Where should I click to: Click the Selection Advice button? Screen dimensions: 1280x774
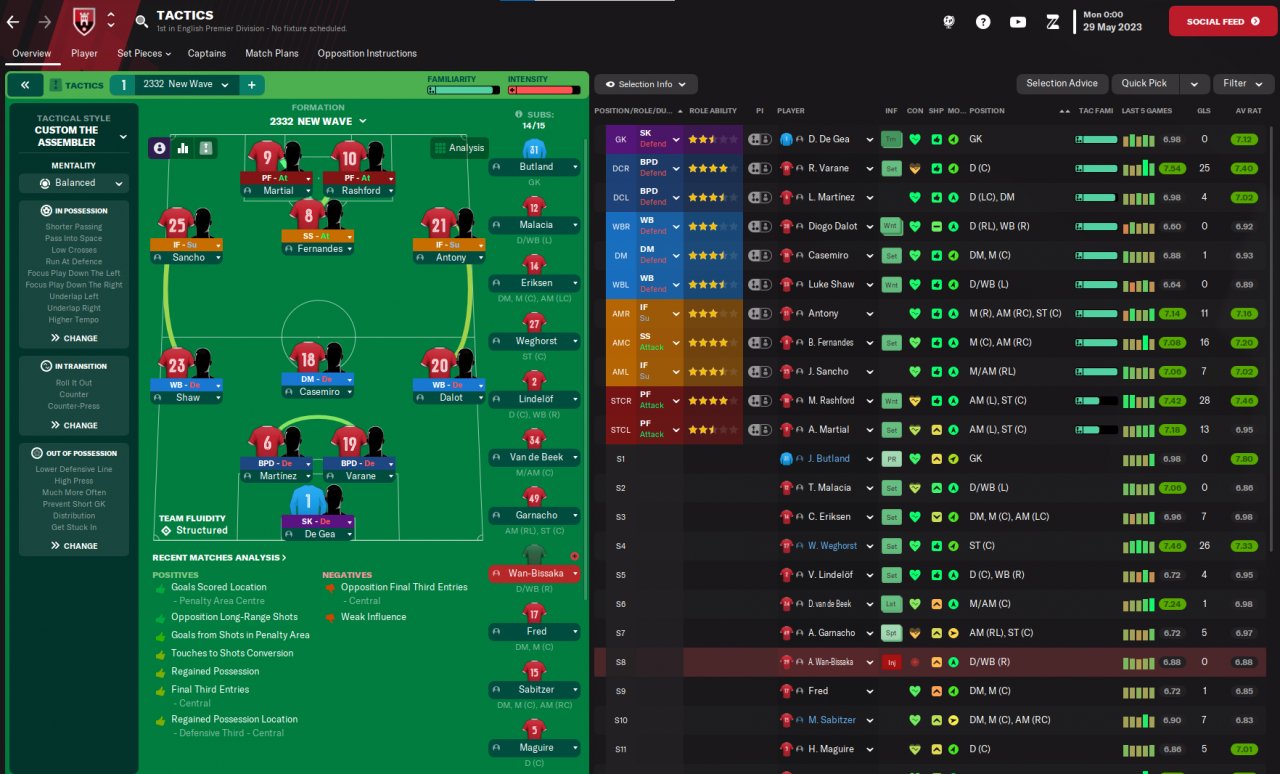pyautogui.click(x=1061, y=84)
